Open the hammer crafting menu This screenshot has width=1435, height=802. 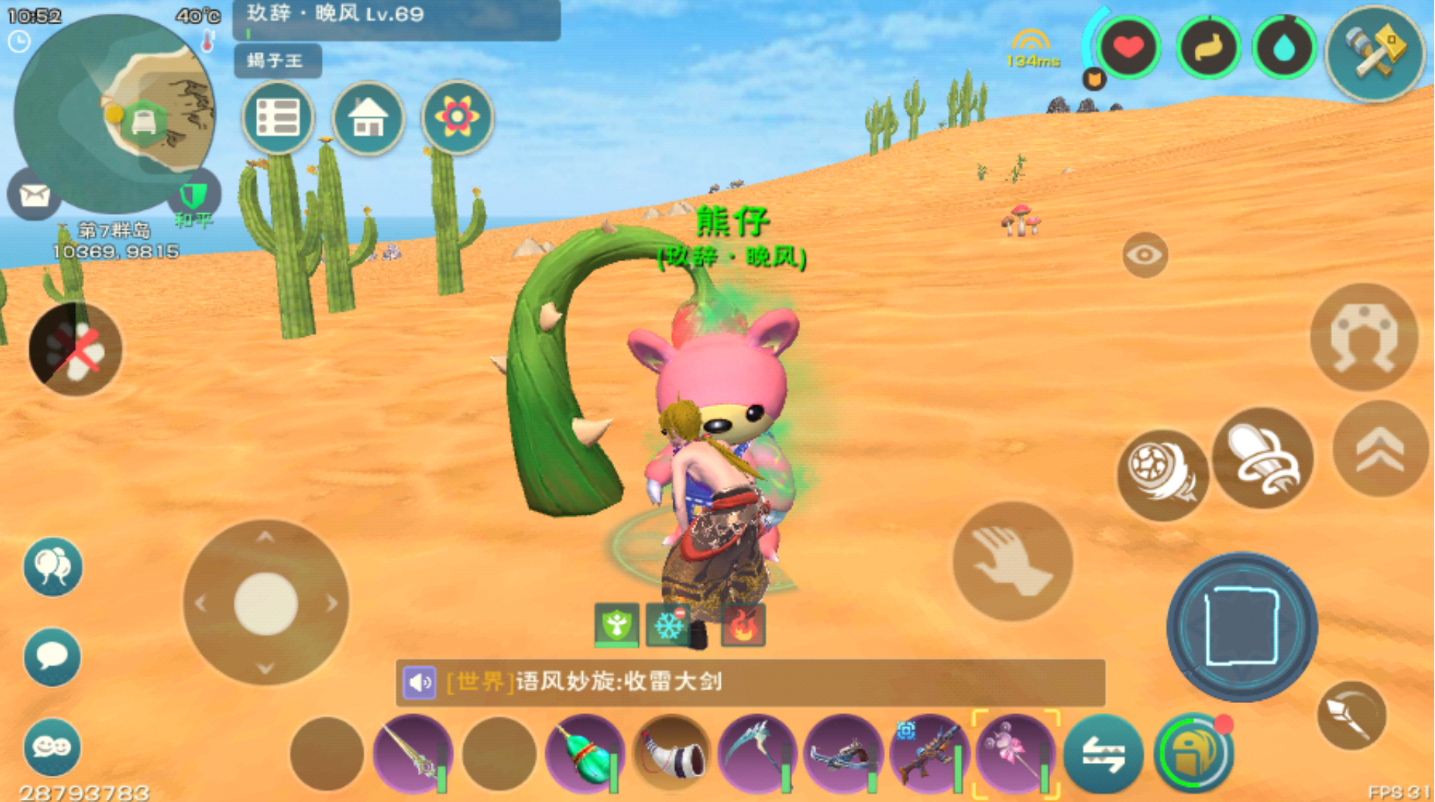(x=1375, y=52)
